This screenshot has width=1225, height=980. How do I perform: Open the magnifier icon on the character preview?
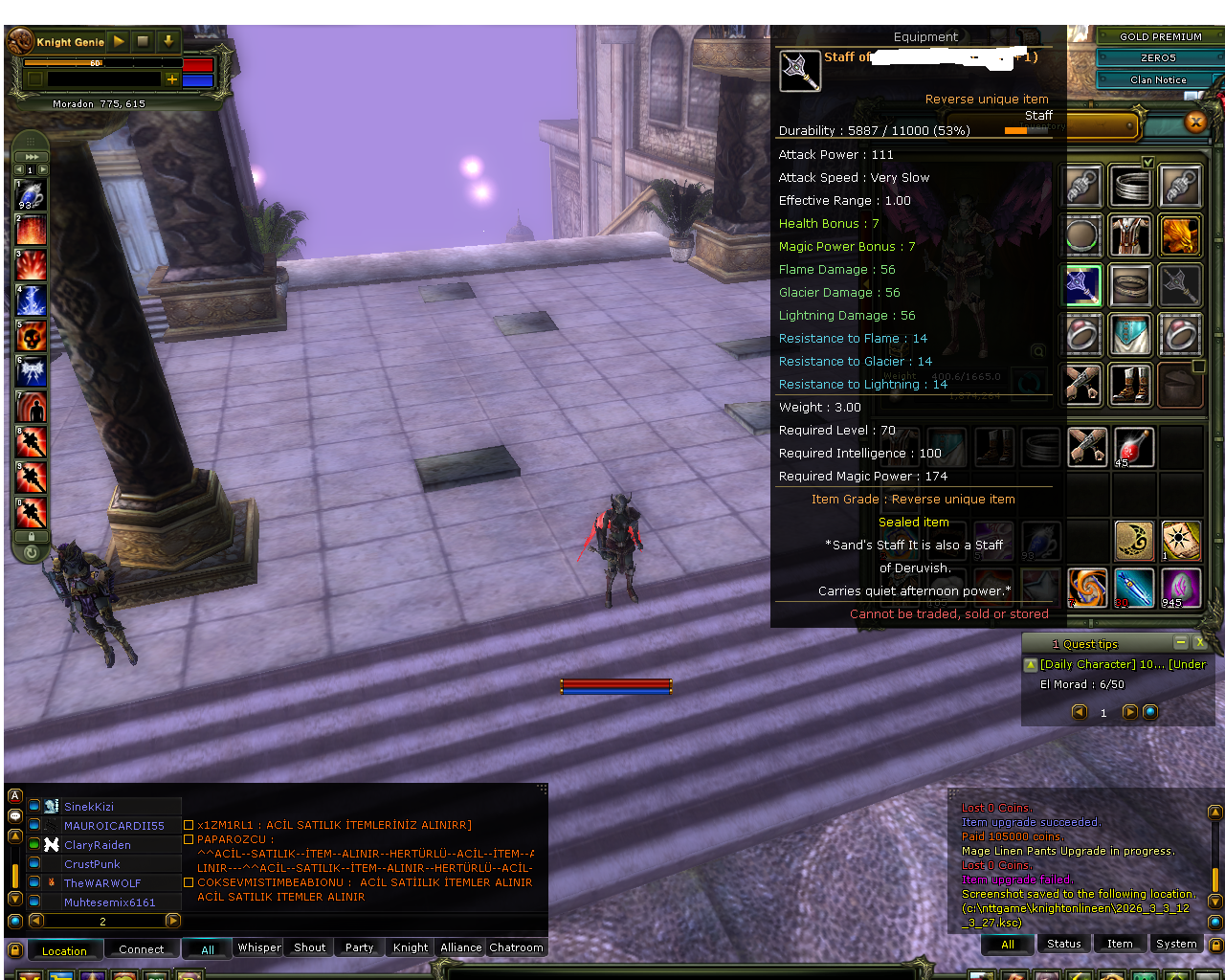(x=1038, y=350)
